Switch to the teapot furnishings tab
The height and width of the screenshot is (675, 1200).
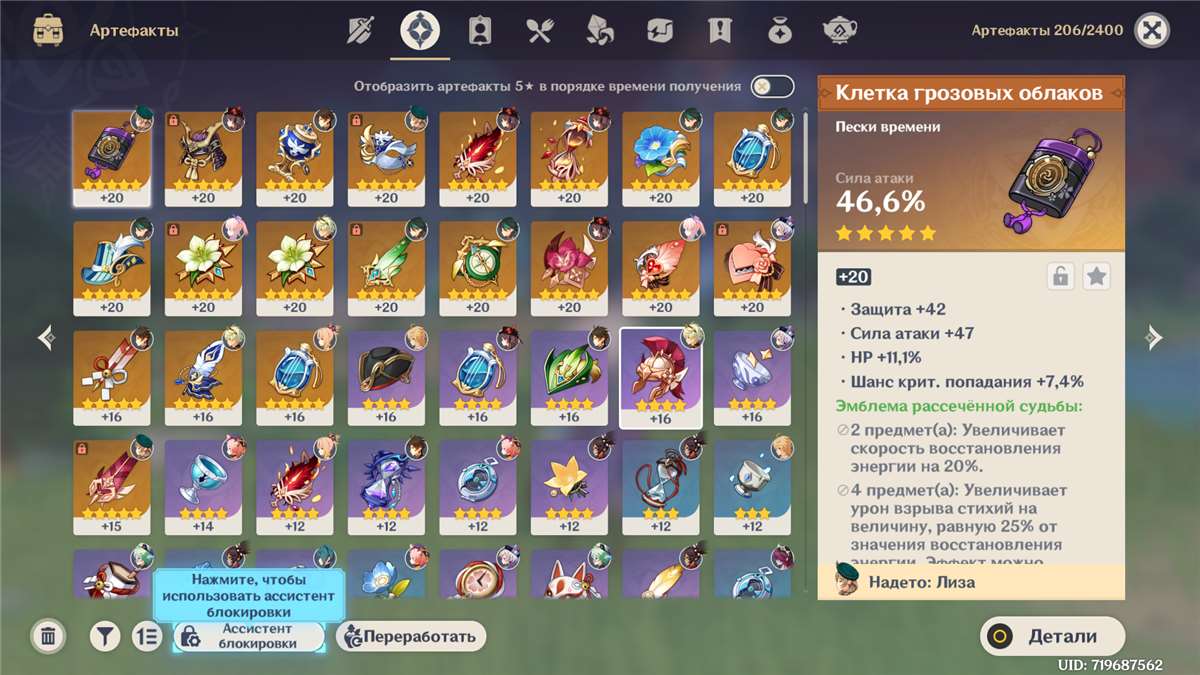tap(838, 31)
